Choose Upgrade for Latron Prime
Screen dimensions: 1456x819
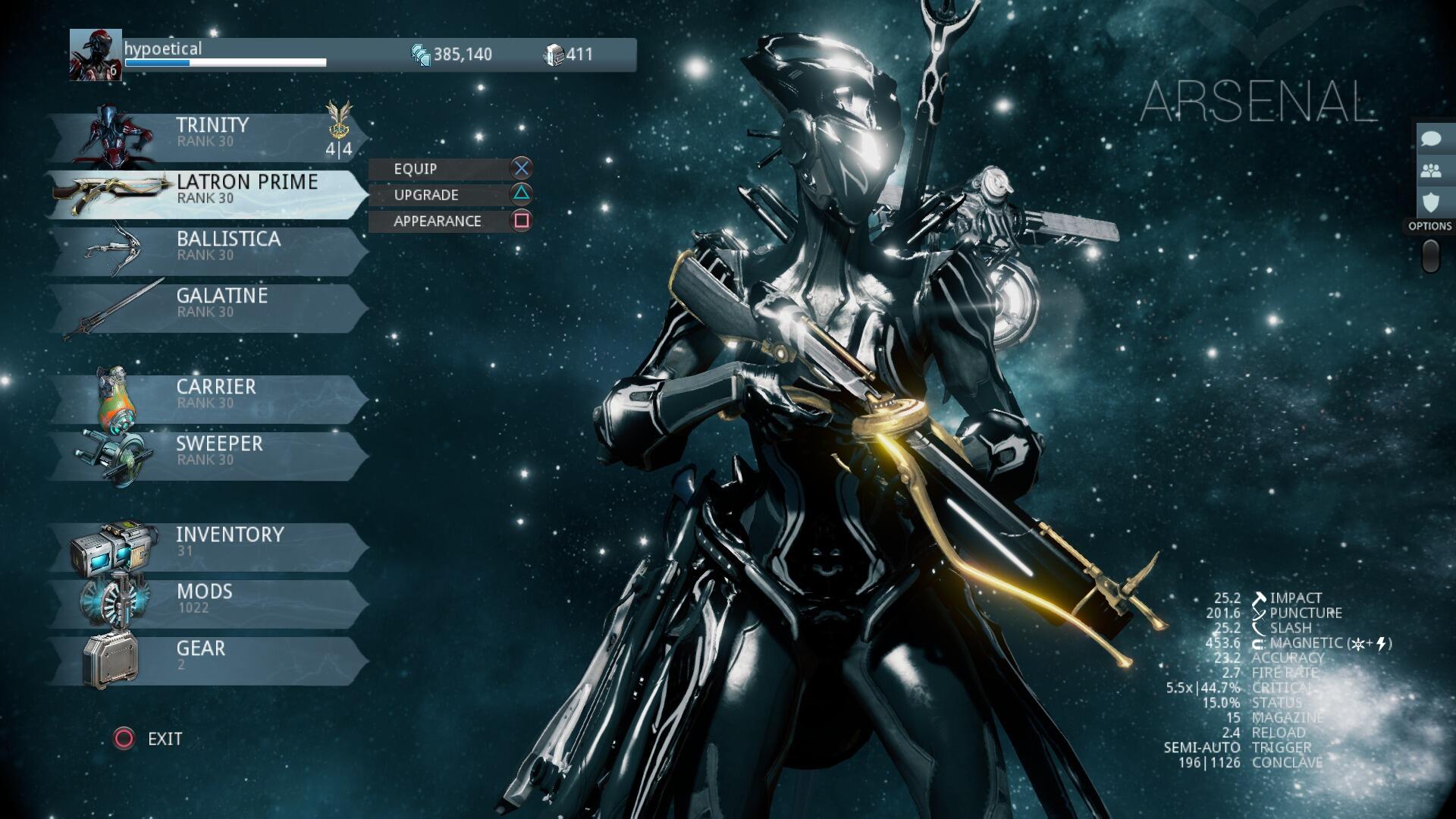pos(450,195)
